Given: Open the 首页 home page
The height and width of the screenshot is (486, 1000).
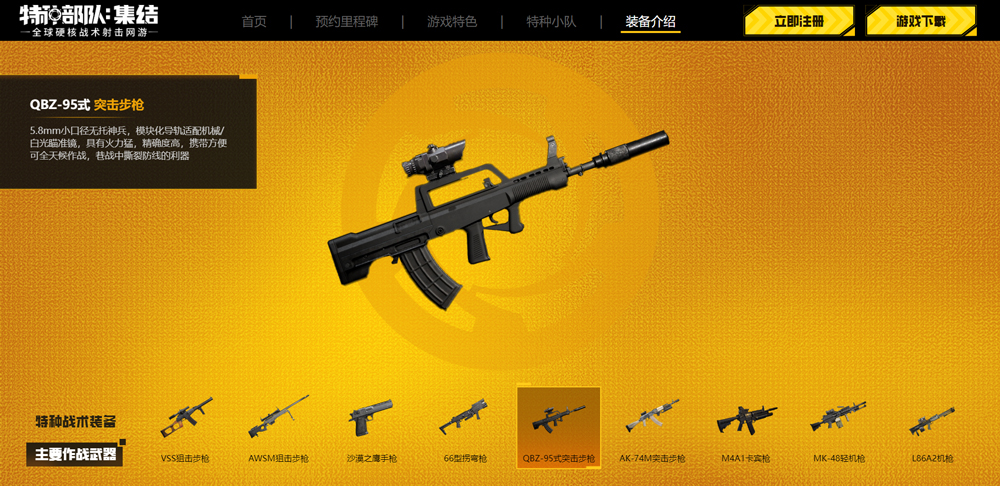Looking at the screenshot, I should click(x=254, y=22).
